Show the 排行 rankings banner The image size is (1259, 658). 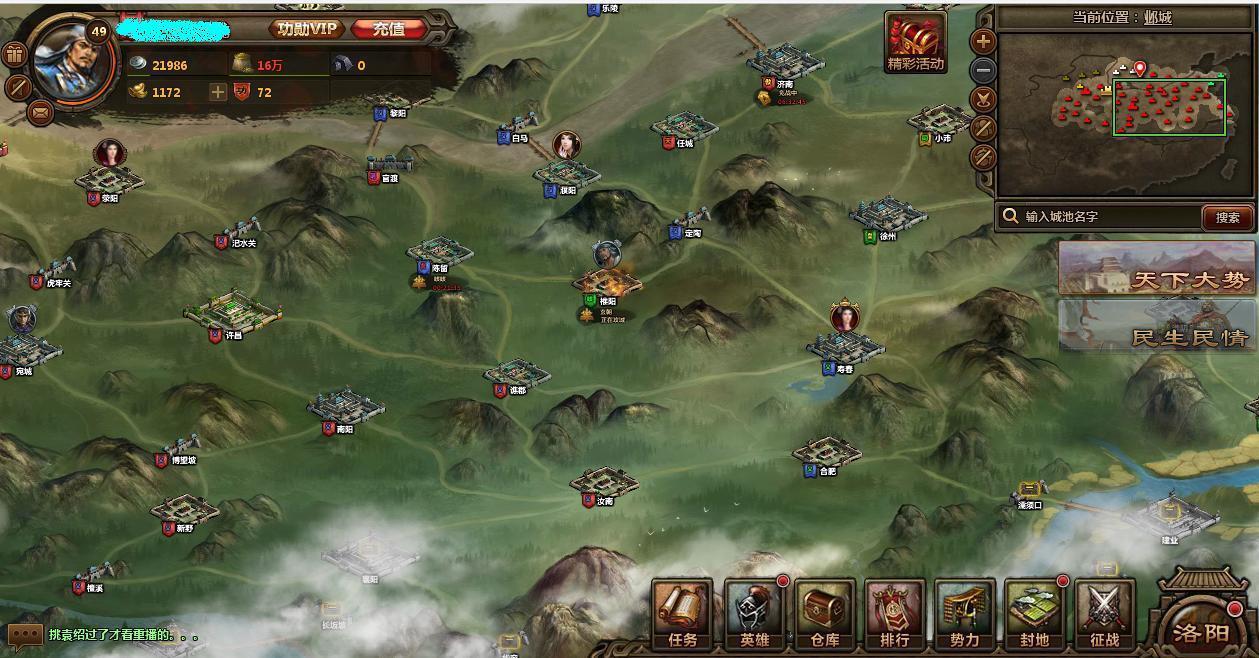click(x=895, y=612)
